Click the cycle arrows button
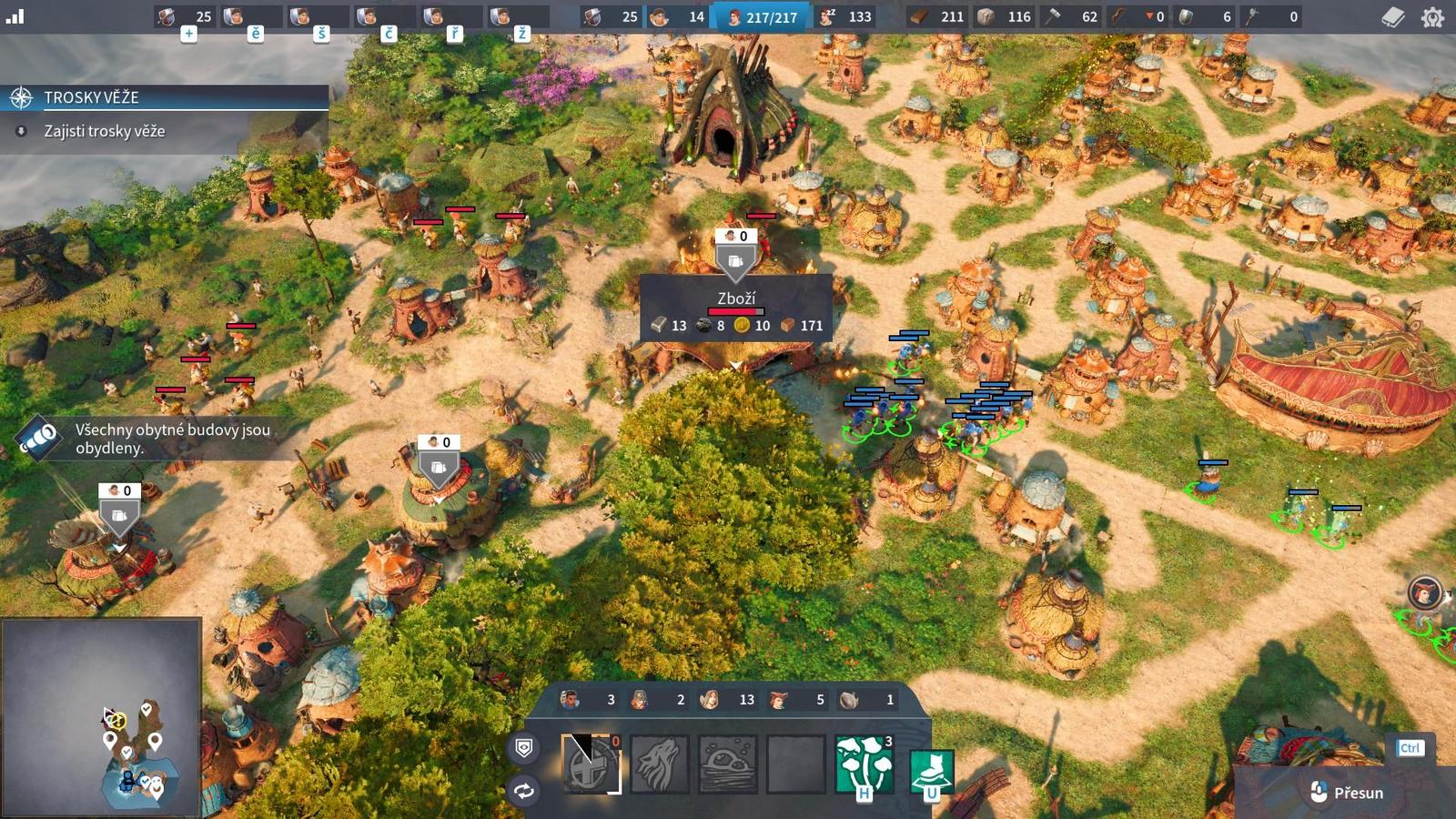Screen dimensions: 1456x819 pyautogui.click(x=524, y=791)
